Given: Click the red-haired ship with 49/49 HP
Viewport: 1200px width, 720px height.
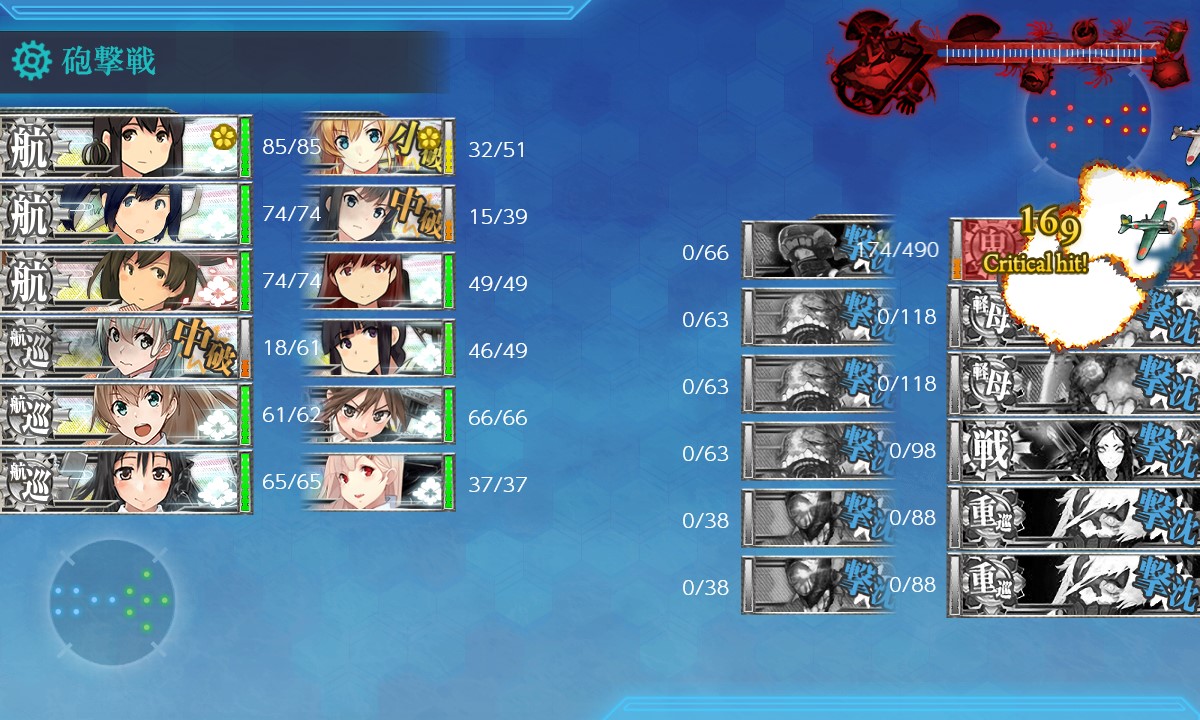Looking at the screenshot, I should click(378, 281).
